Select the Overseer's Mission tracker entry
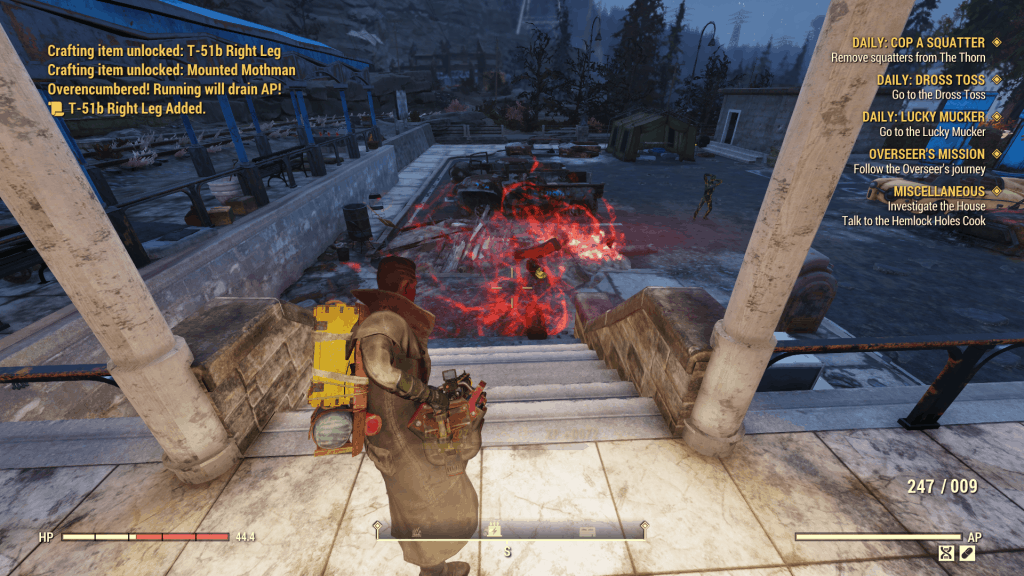Screen dimensions: 1024x576 click(x=926, y=154)
